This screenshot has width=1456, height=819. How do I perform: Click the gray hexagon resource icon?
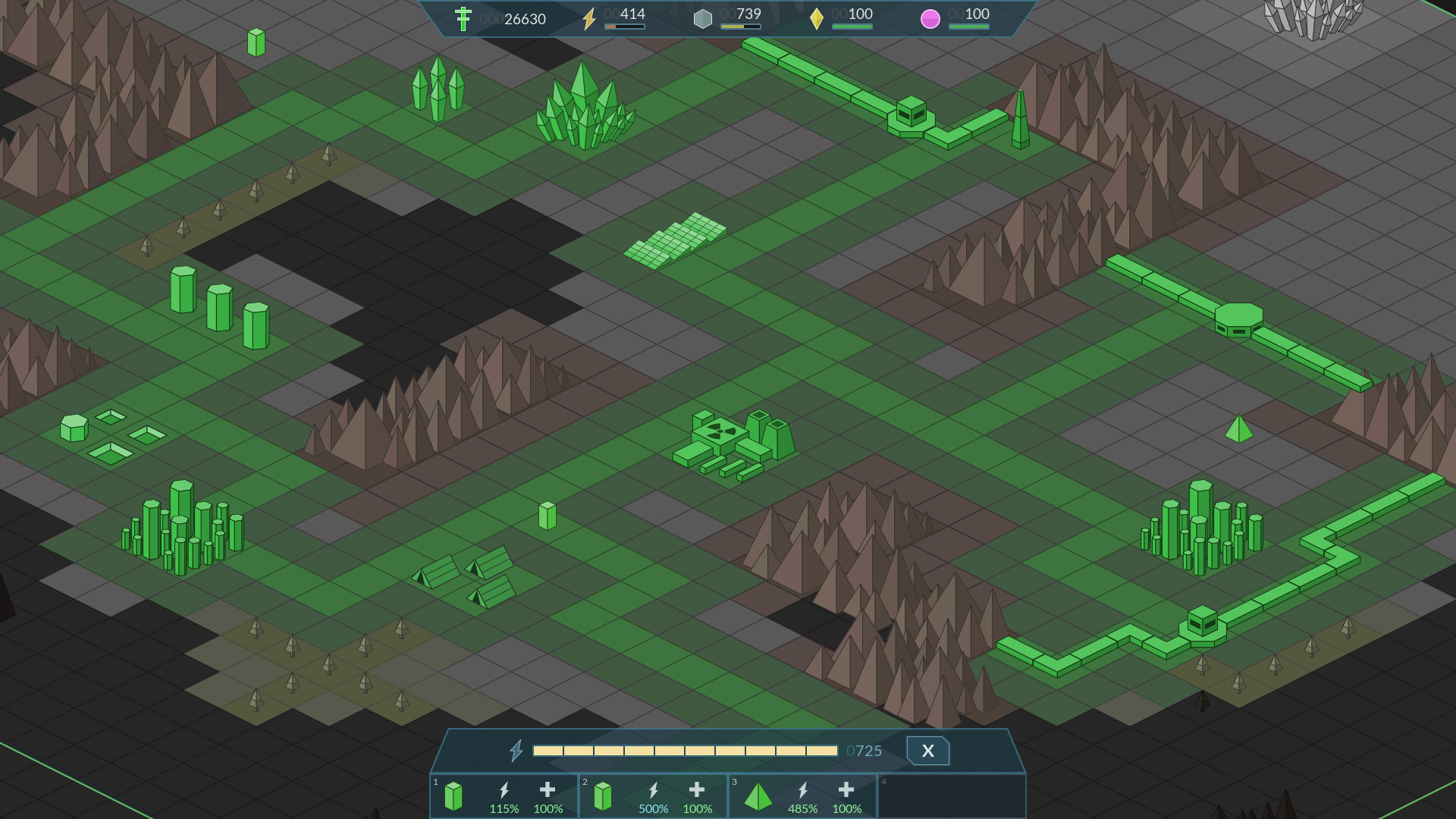point(703,18)
